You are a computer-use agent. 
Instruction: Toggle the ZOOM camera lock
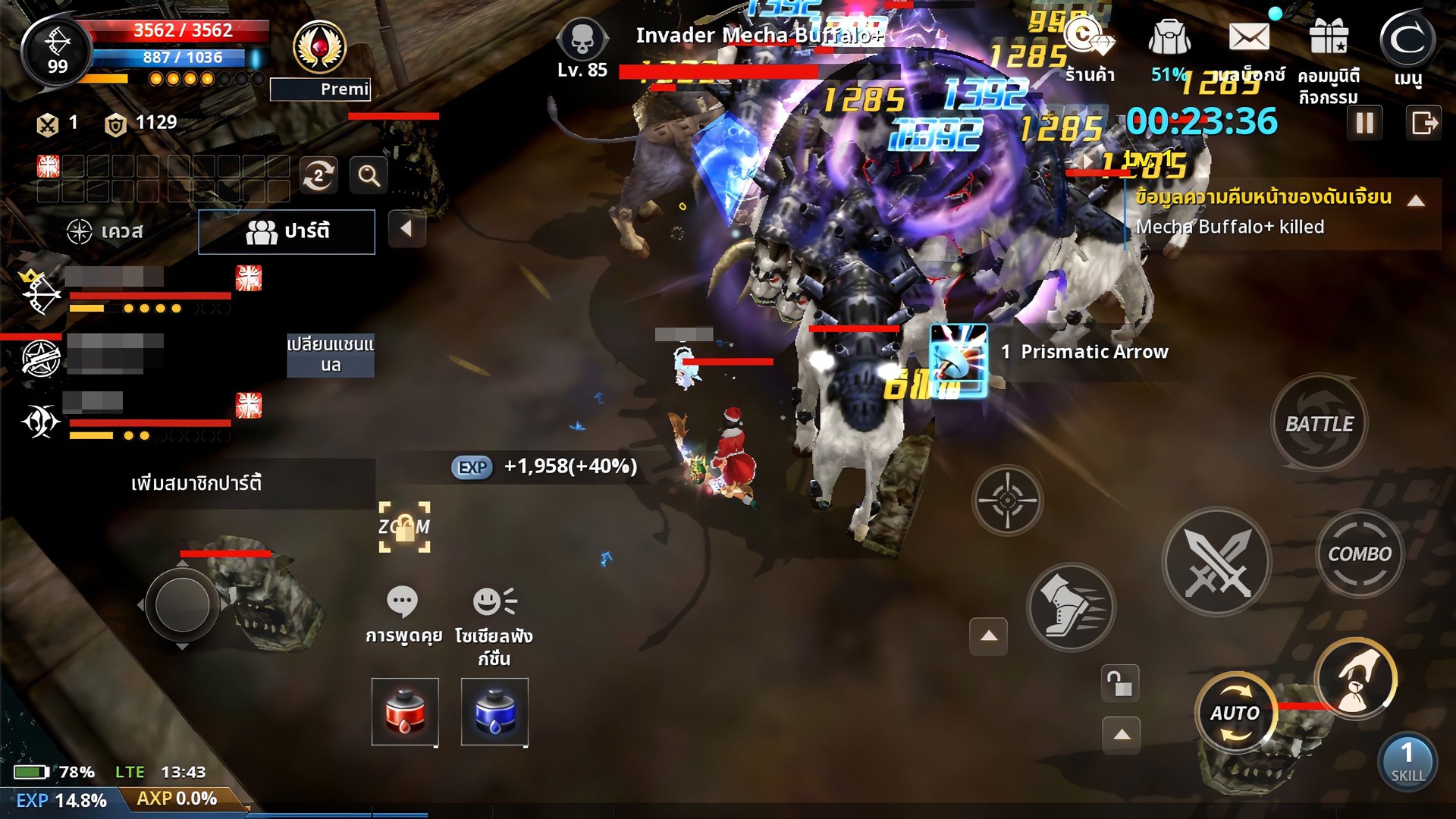coord(404,526)
